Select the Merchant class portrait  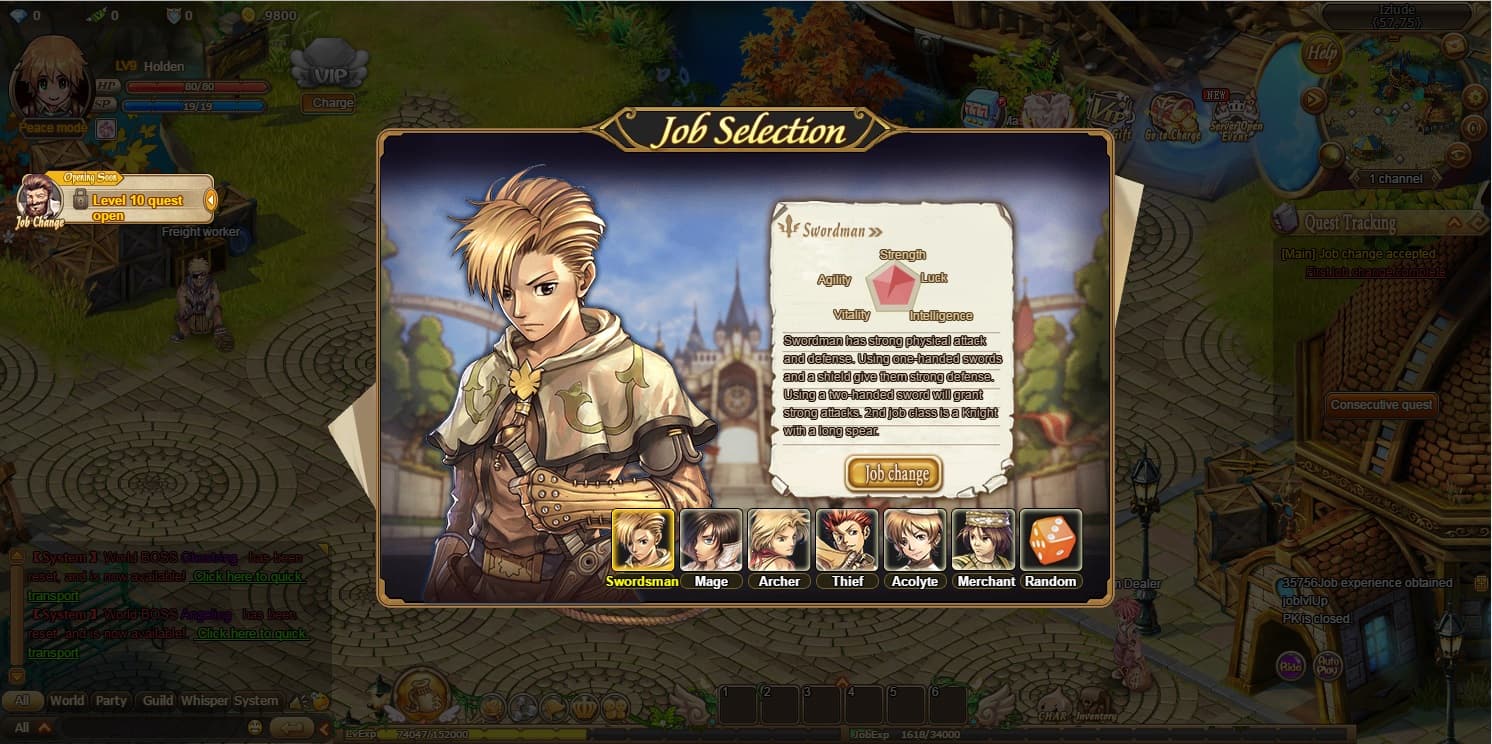point(984,540)
